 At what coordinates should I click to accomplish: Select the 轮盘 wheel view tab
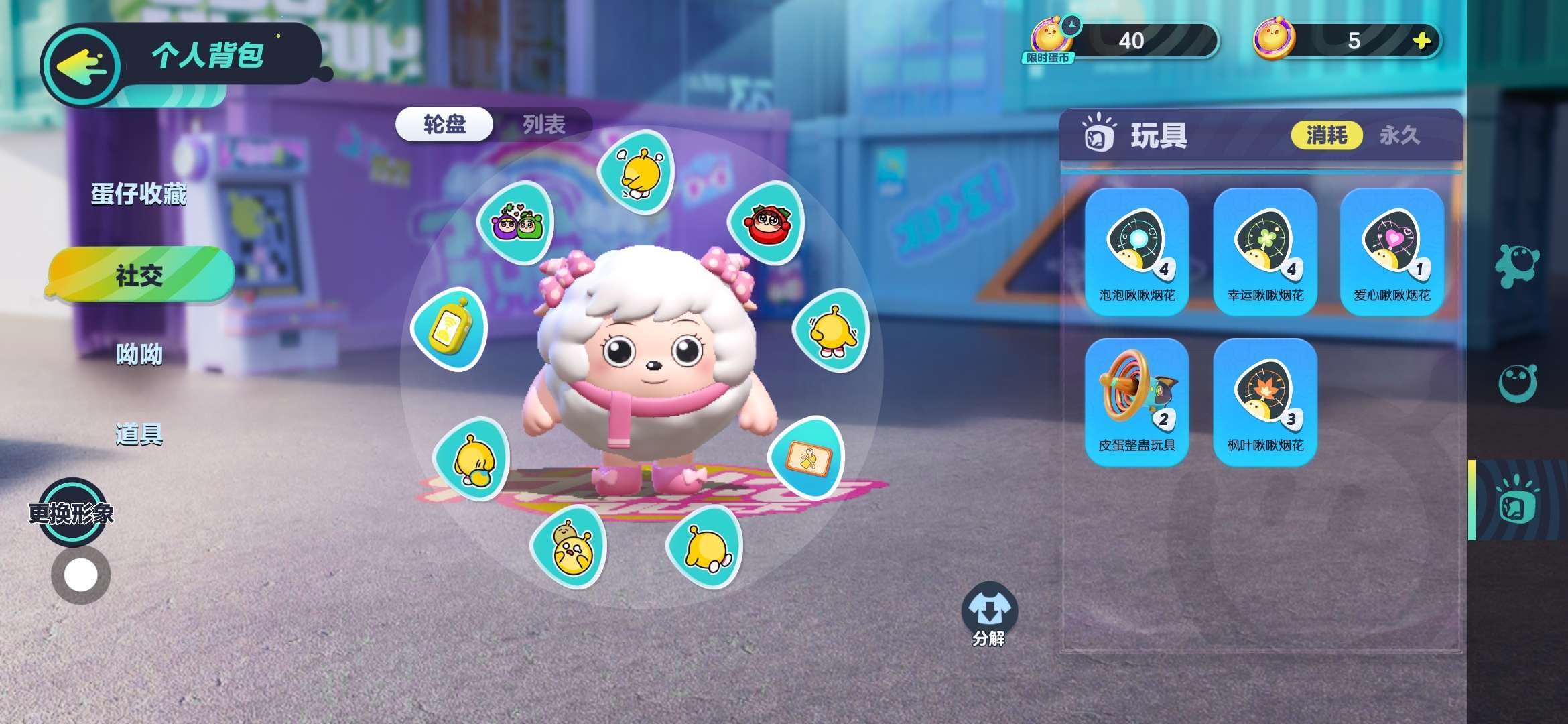click(444, 124)
